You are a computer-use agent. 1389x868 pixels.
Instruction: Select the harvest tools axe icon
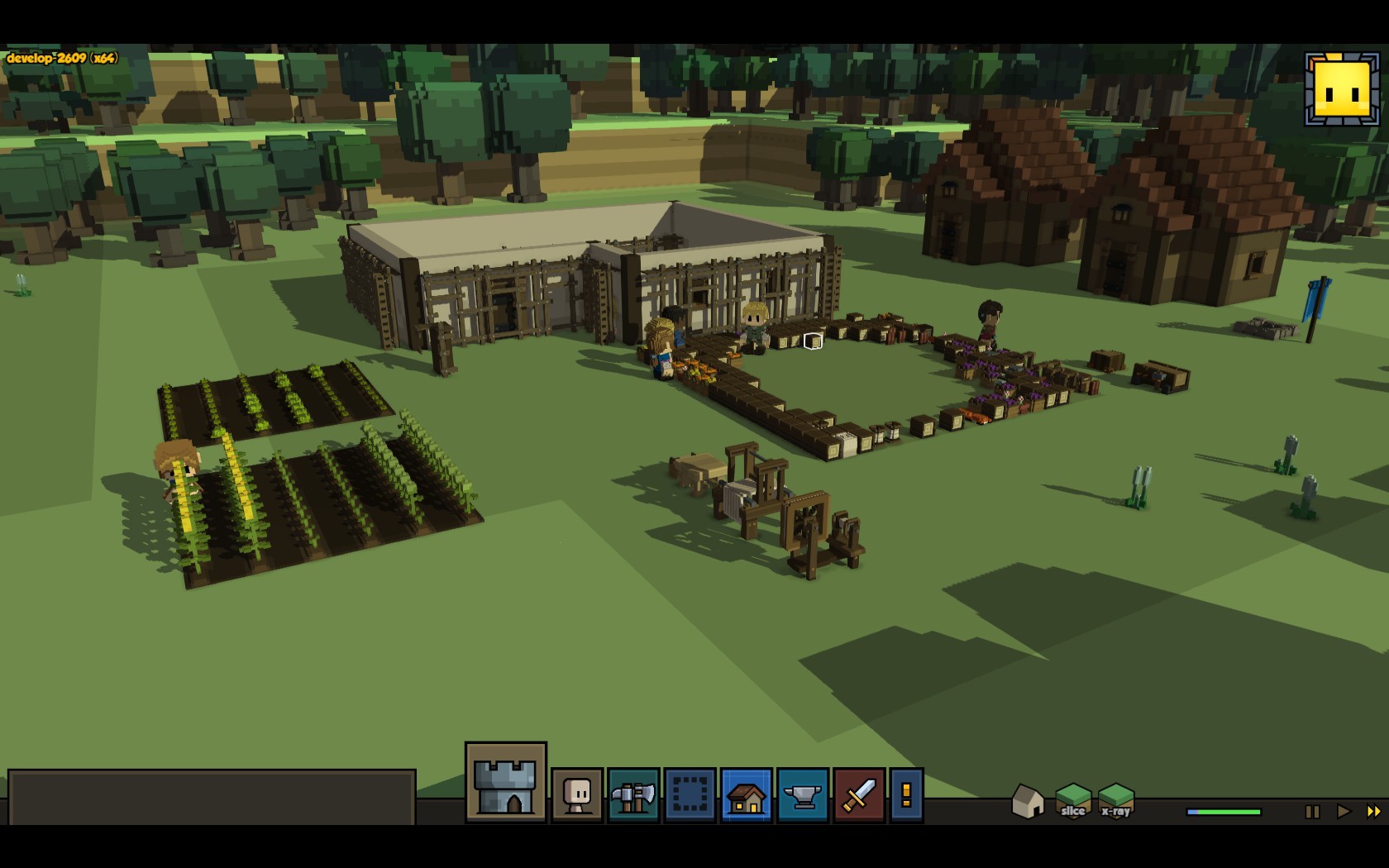coord(633,795)
